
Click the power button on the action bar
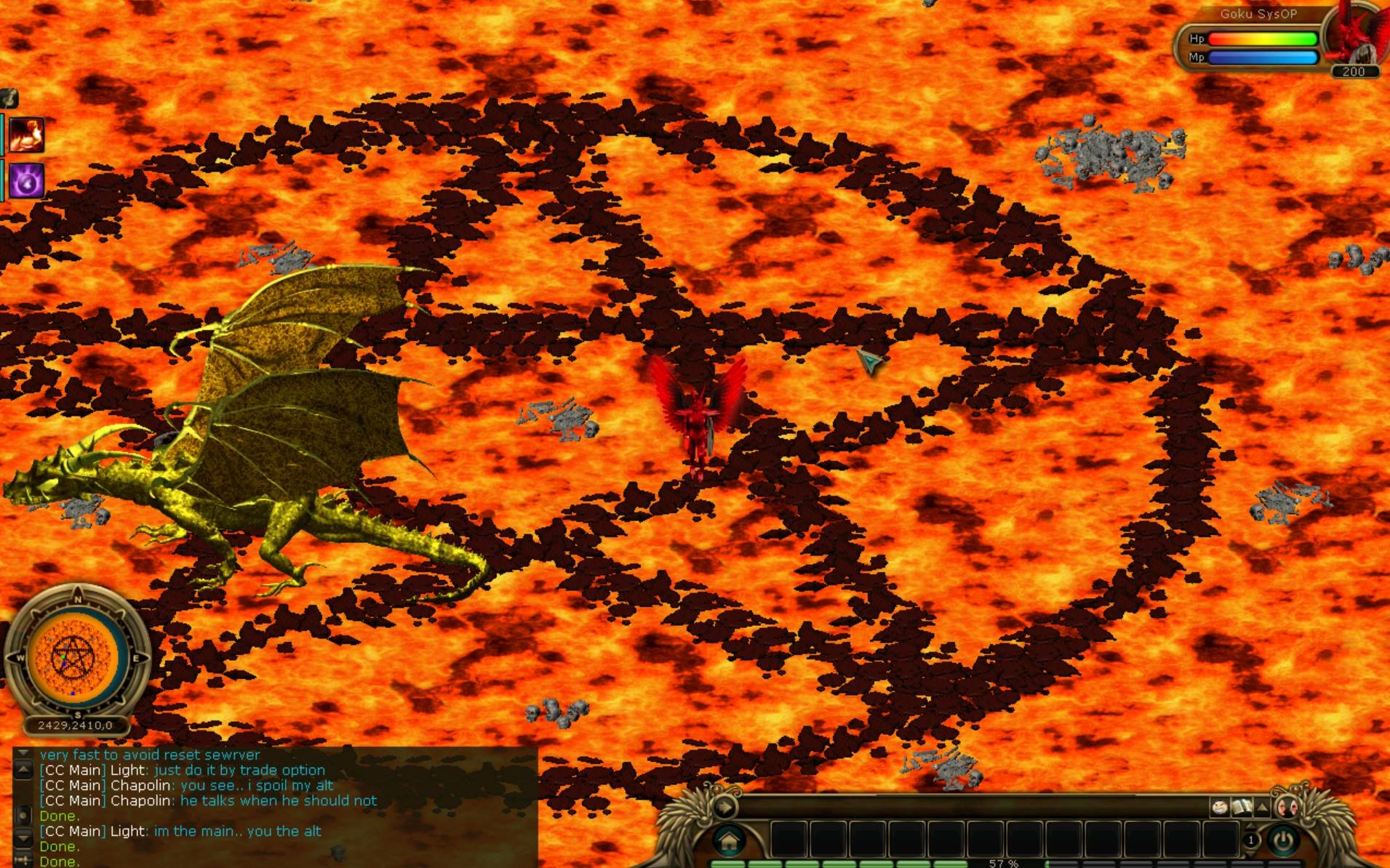click(1284, 841)
